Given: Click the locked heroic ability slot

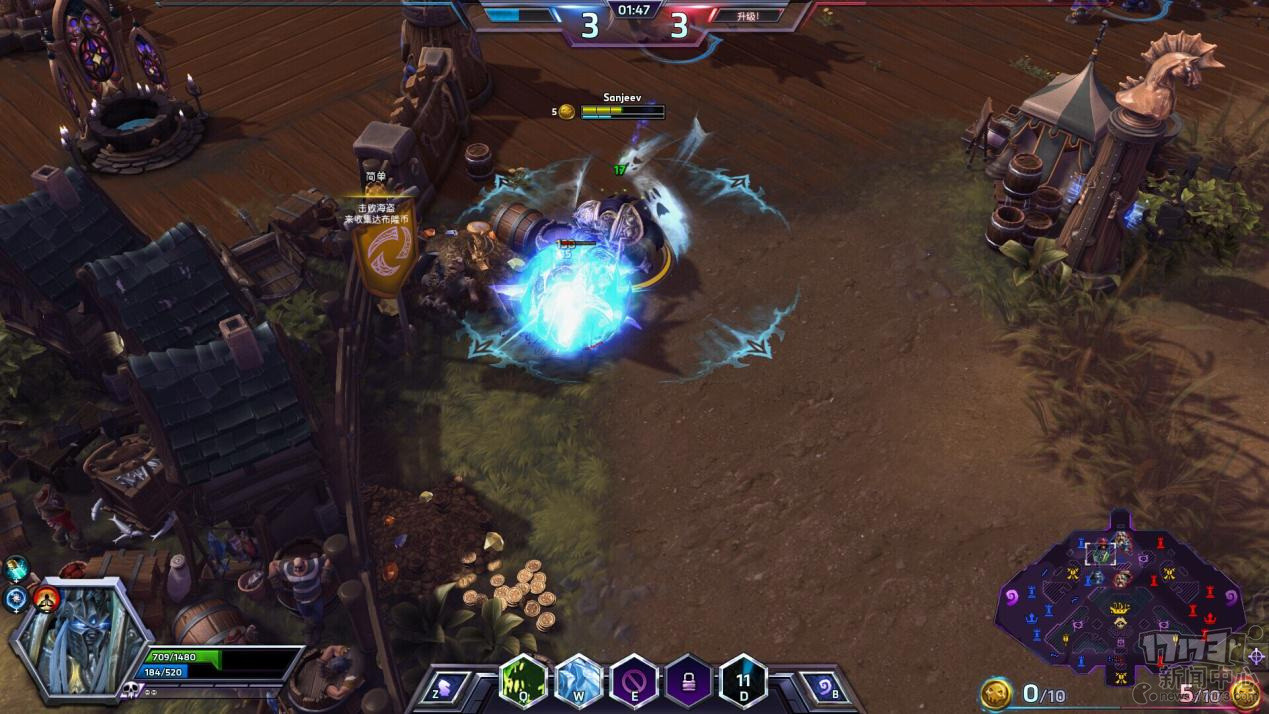Looking at the screenshot, I should [688, 682].
